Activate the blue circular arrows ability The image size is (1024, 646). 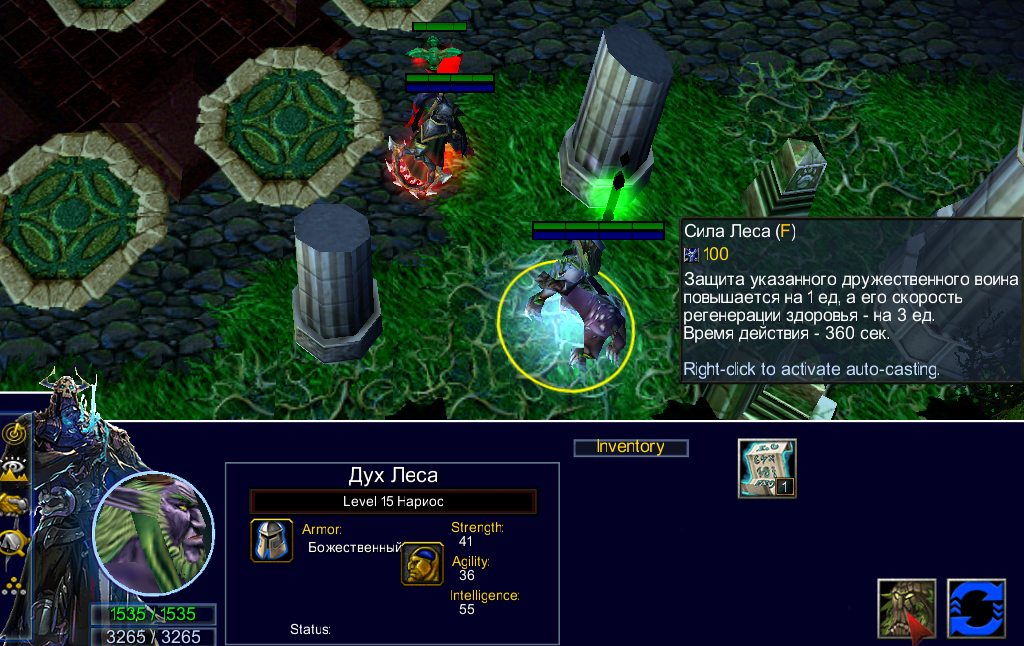coord(976,608)
